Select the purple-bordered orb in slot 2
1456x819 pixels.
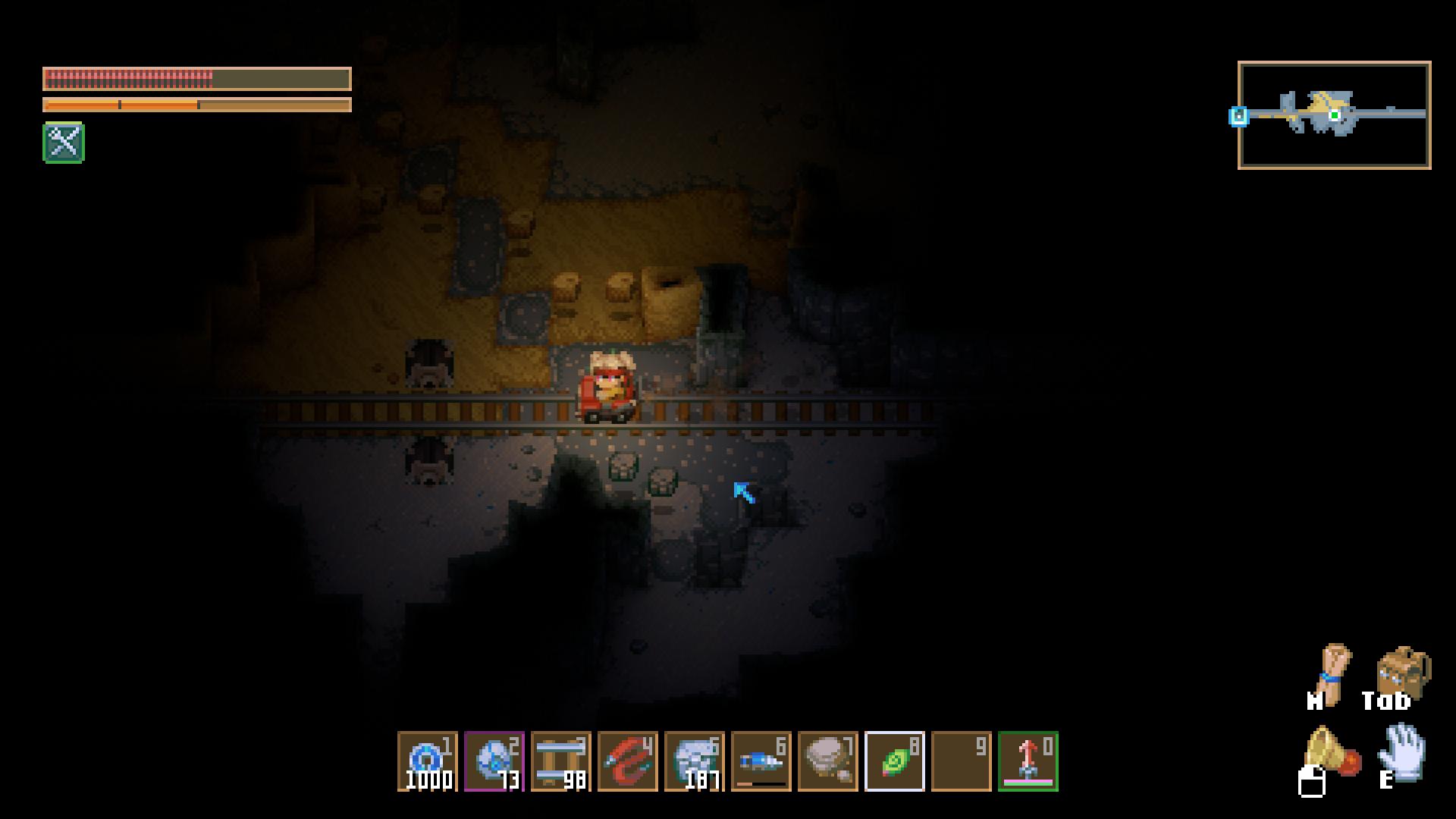494,761
